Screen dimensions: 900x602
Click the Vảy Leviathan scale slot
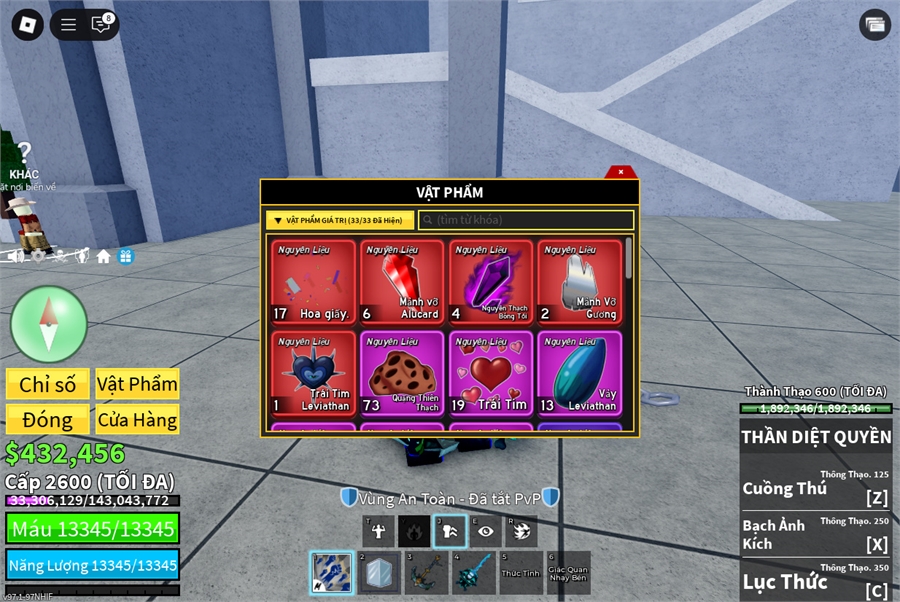(579, 373)
